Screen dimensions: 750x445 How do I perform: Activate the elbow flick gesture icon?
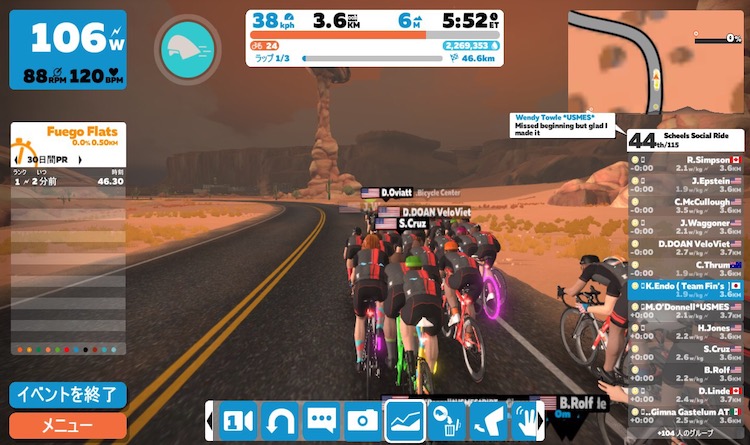pyautogui.click(x=487, y=421)
